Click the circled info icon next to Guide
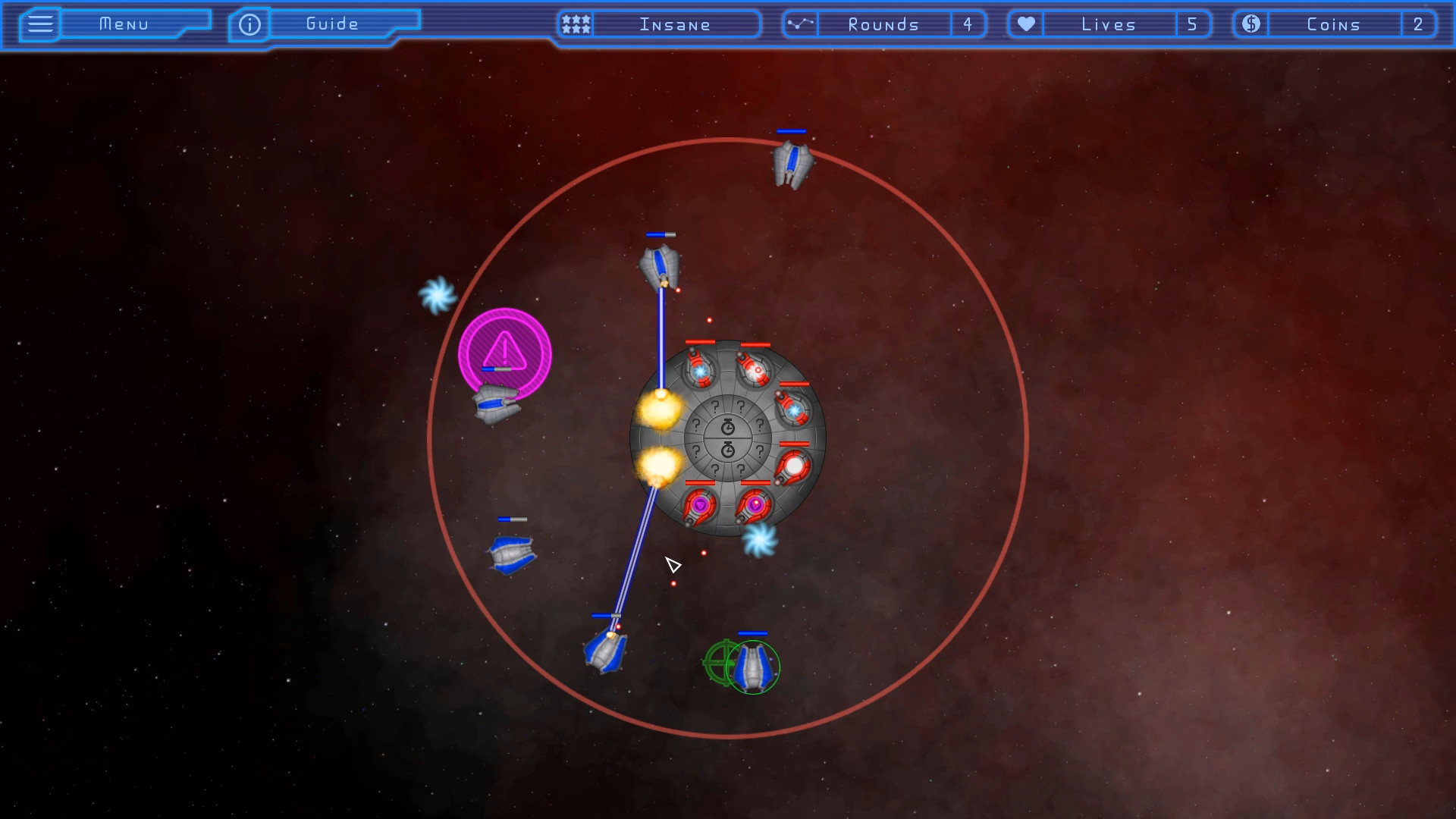This screenshot has width=1456, height=819. pos(249,24)
